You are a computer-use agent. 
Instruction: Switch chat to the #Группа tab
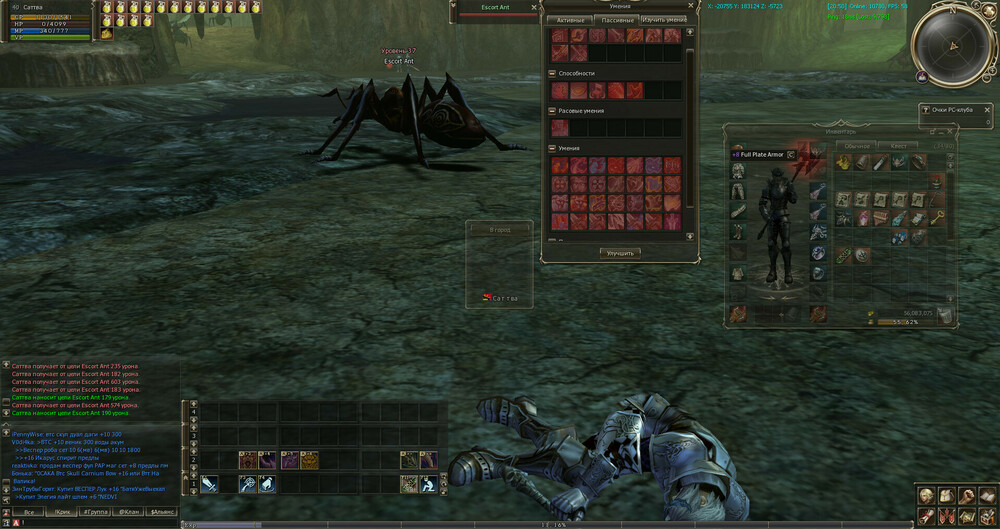point(97,511)
